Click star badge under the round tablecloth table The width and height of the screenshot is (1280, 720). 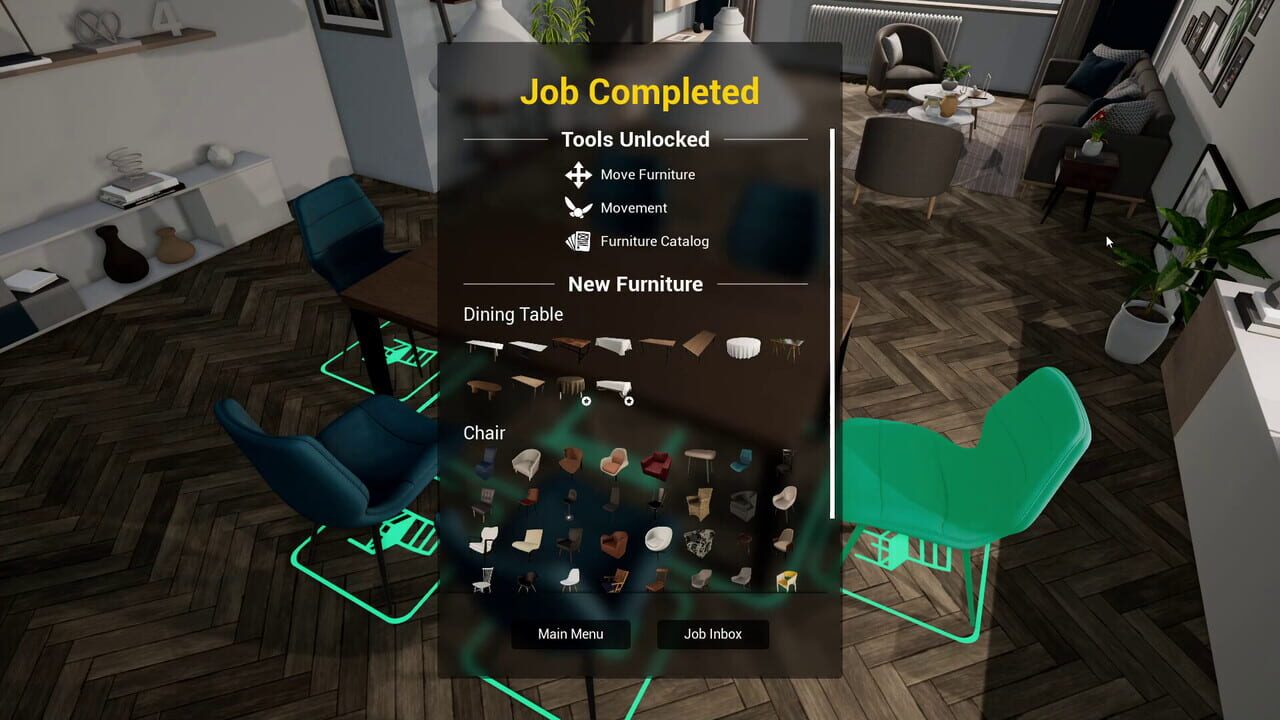[587, 401]
